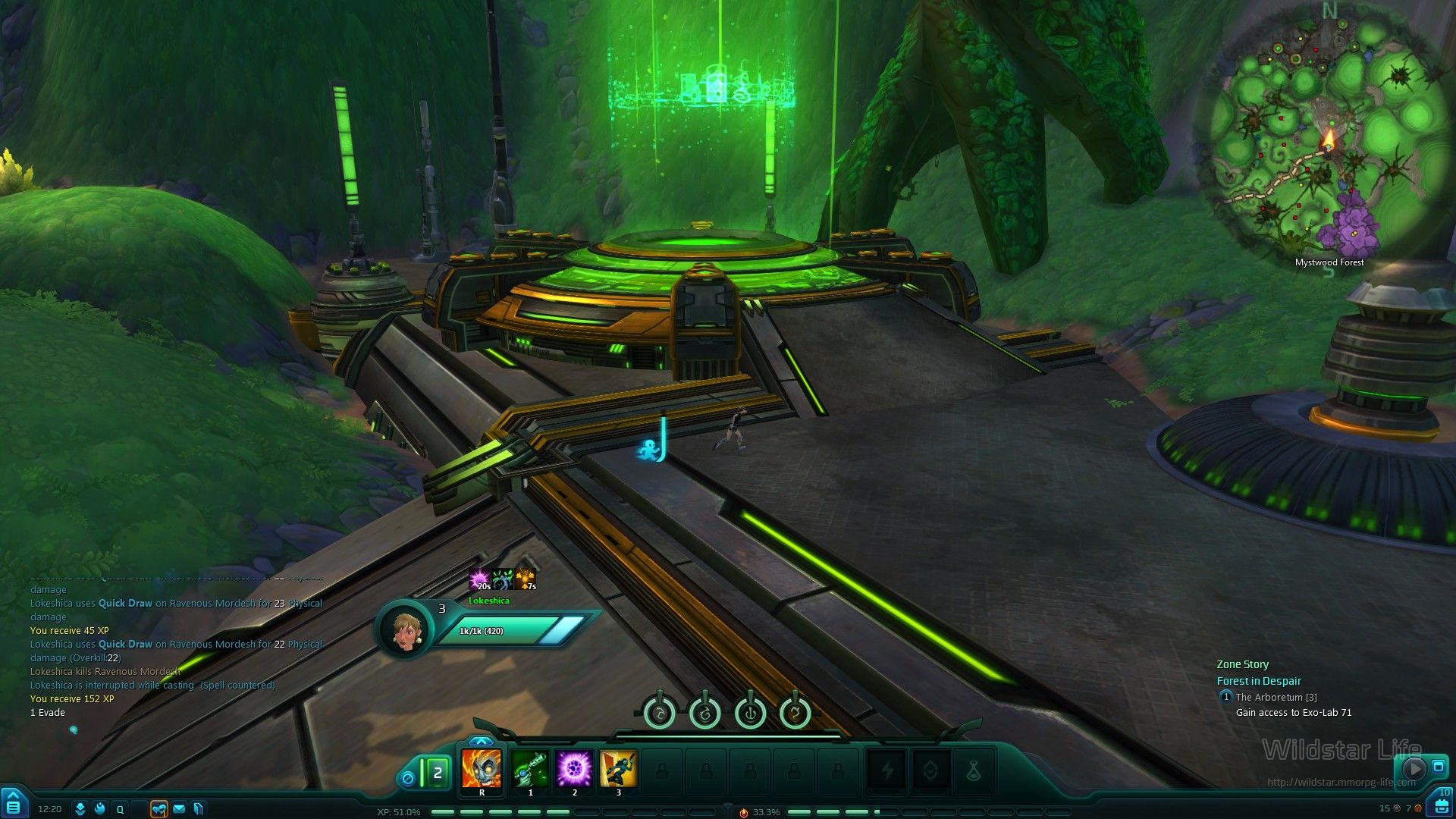Open the highlighted orange-framed icon in bottom bar
Image resolution: width=1456 pixels, height=819 pixels.
pos(159,809)
